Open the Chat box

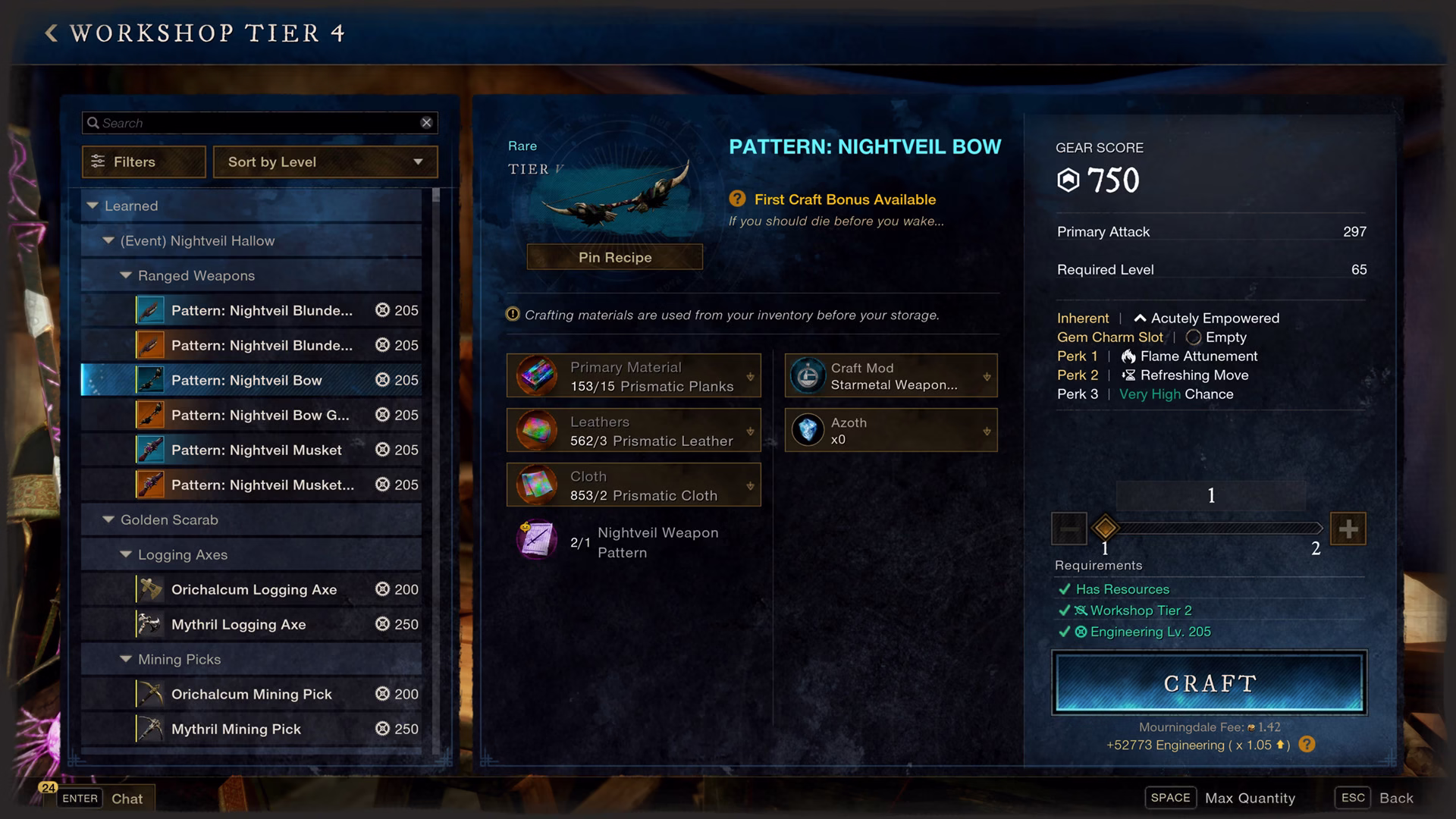point(126,799)
